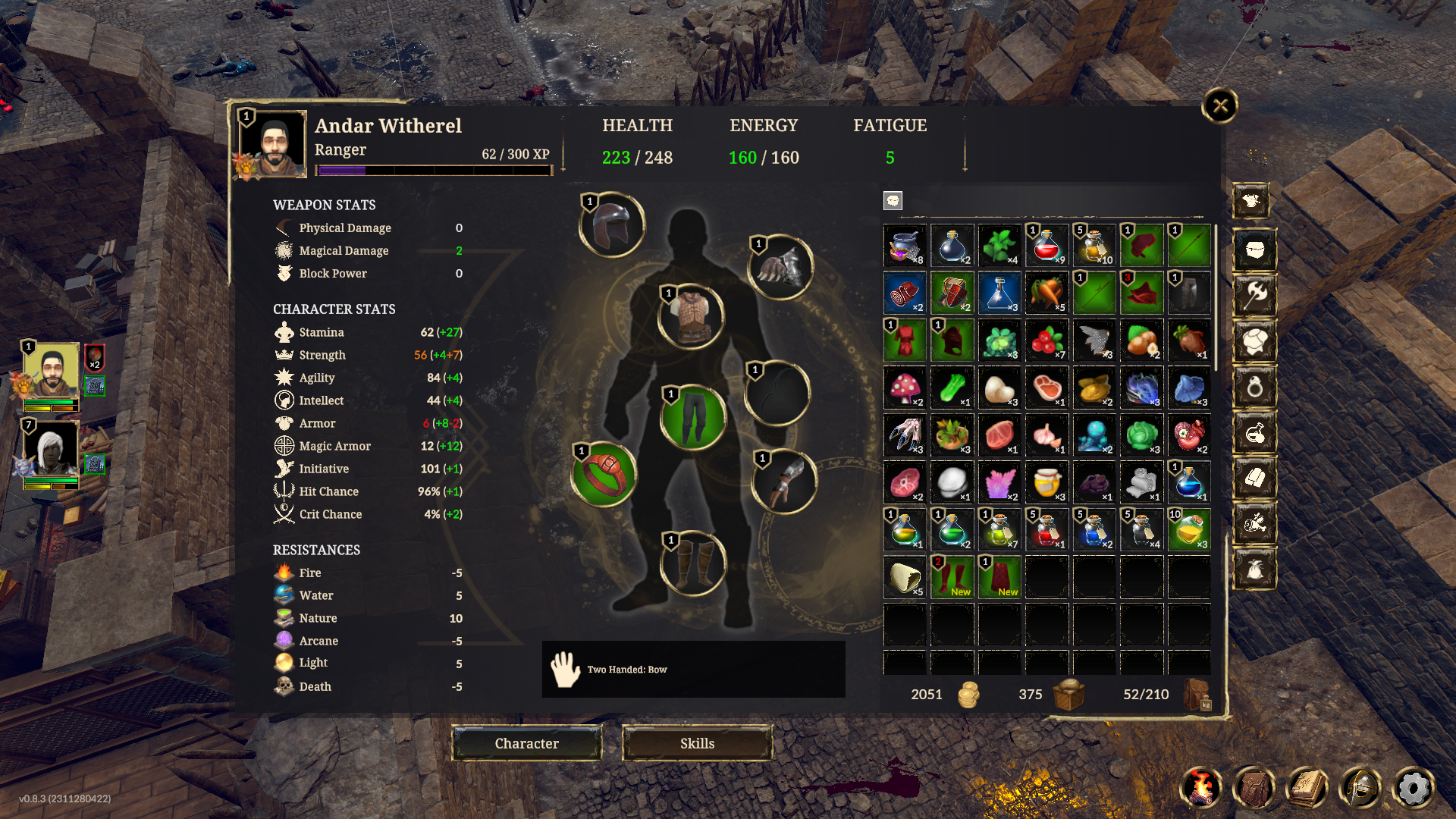
Task: Select the equipped bow slot
Action: (x=778, y=394)
